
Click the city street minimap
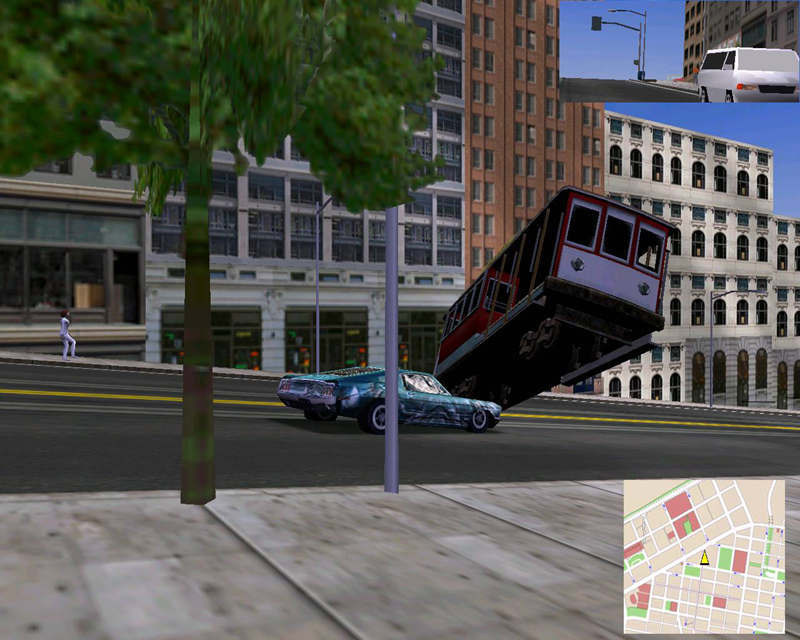click(x=704, y=556)
